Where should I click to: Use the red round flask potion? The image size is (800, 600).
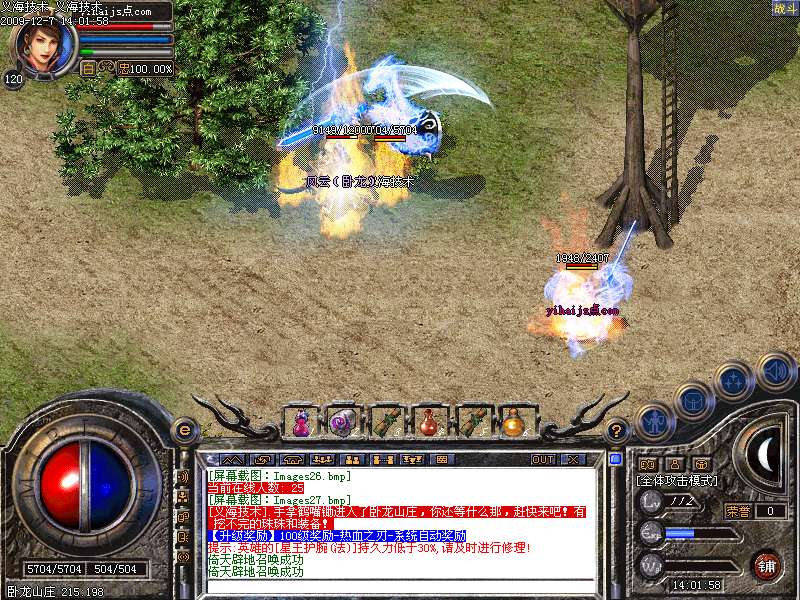tap(428, 422)
